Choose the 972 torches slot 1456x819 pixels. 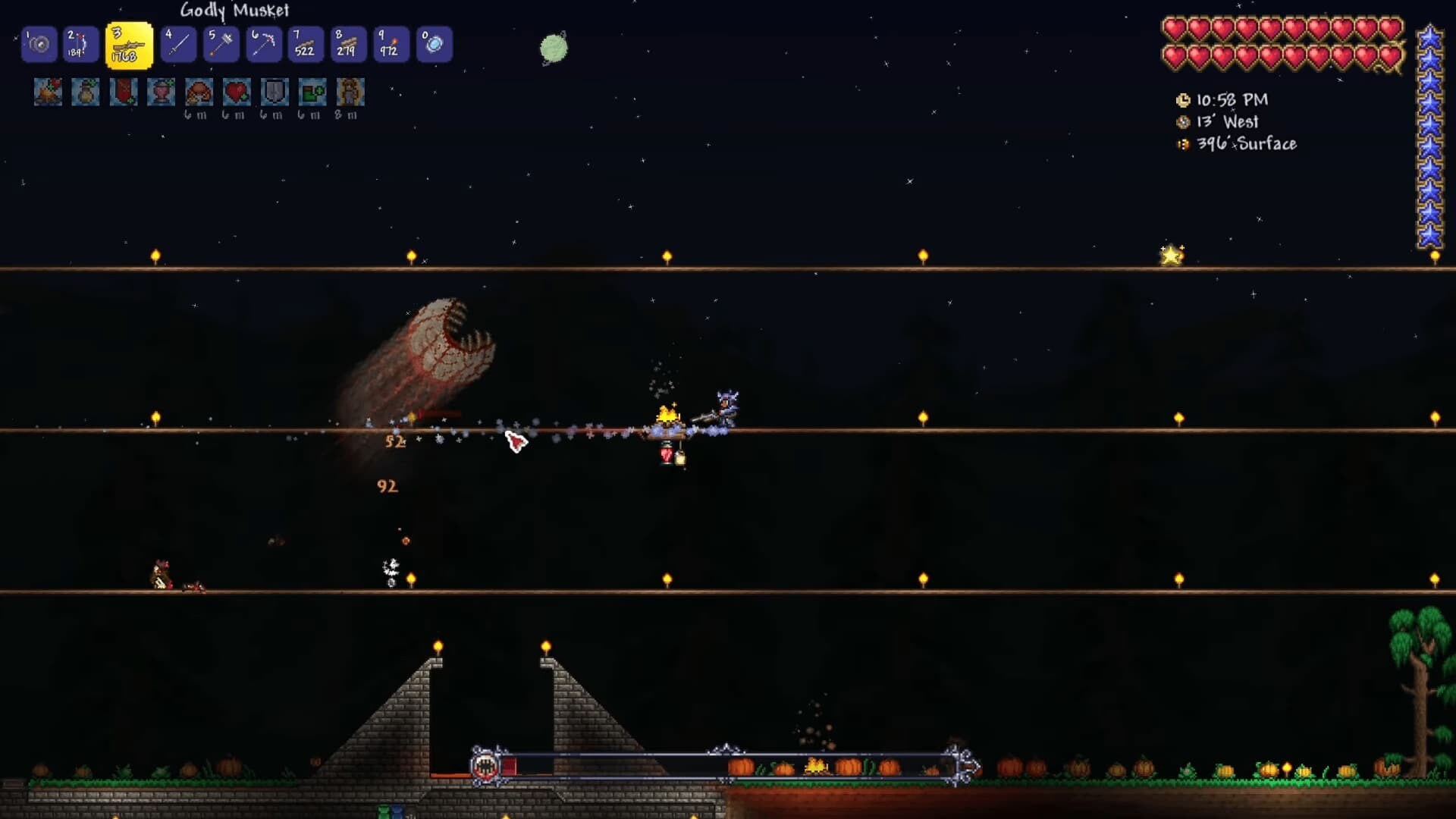[x=391, y=45]
